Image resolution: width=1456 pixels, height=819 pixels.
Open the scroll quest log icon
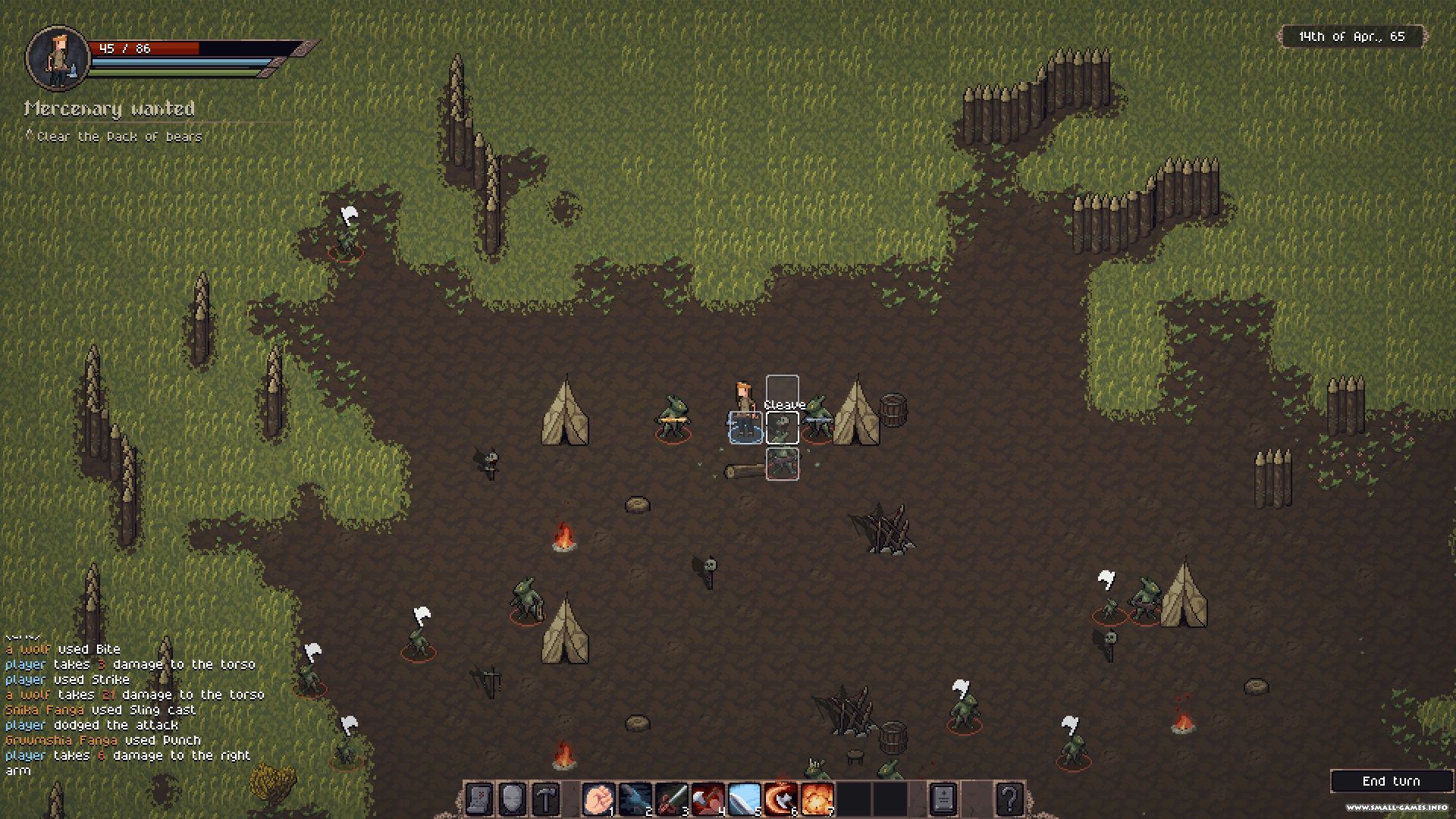479,799
